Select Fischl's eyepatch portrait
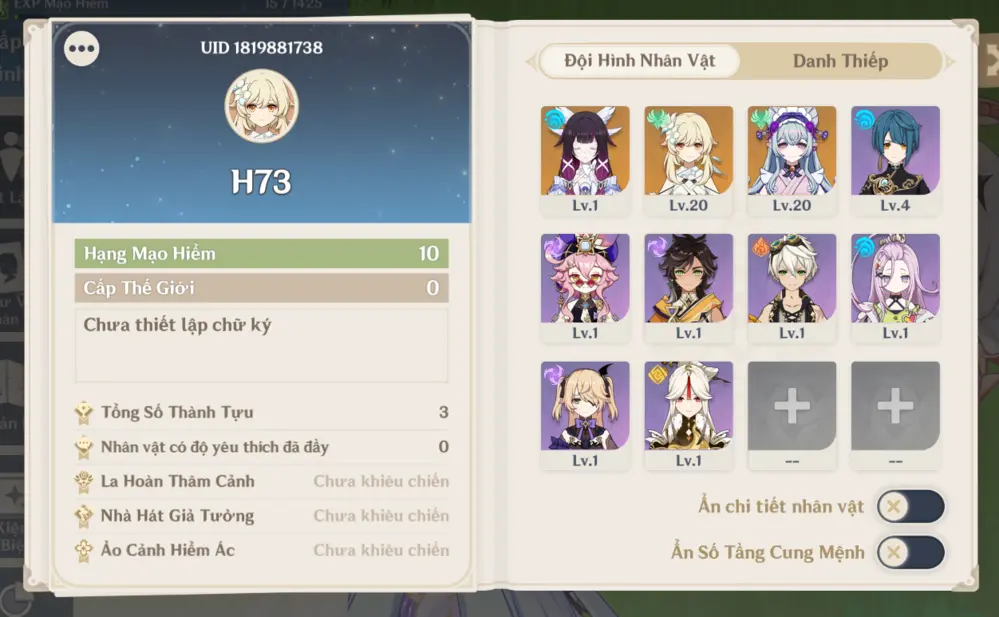999x617 pixels. [585, 406]
